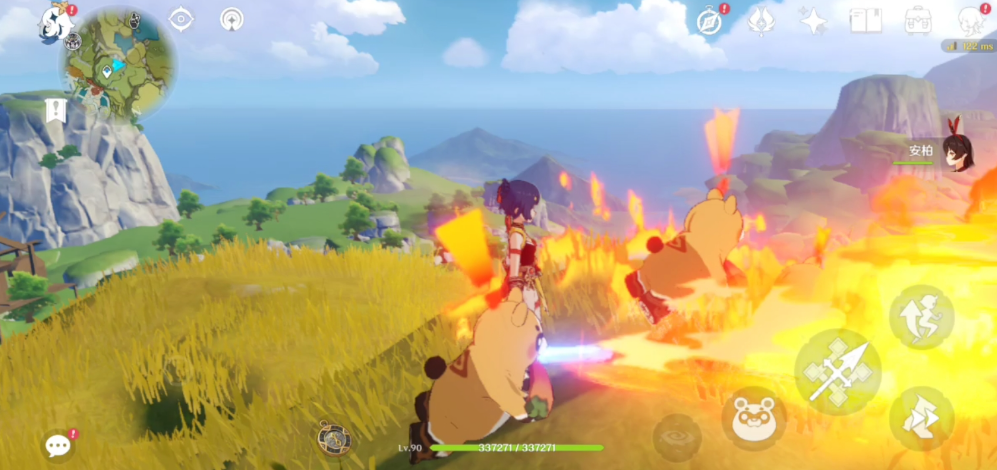Open the chat speech bubble
This screenshot has width=997, height=470.
[58, 445]
